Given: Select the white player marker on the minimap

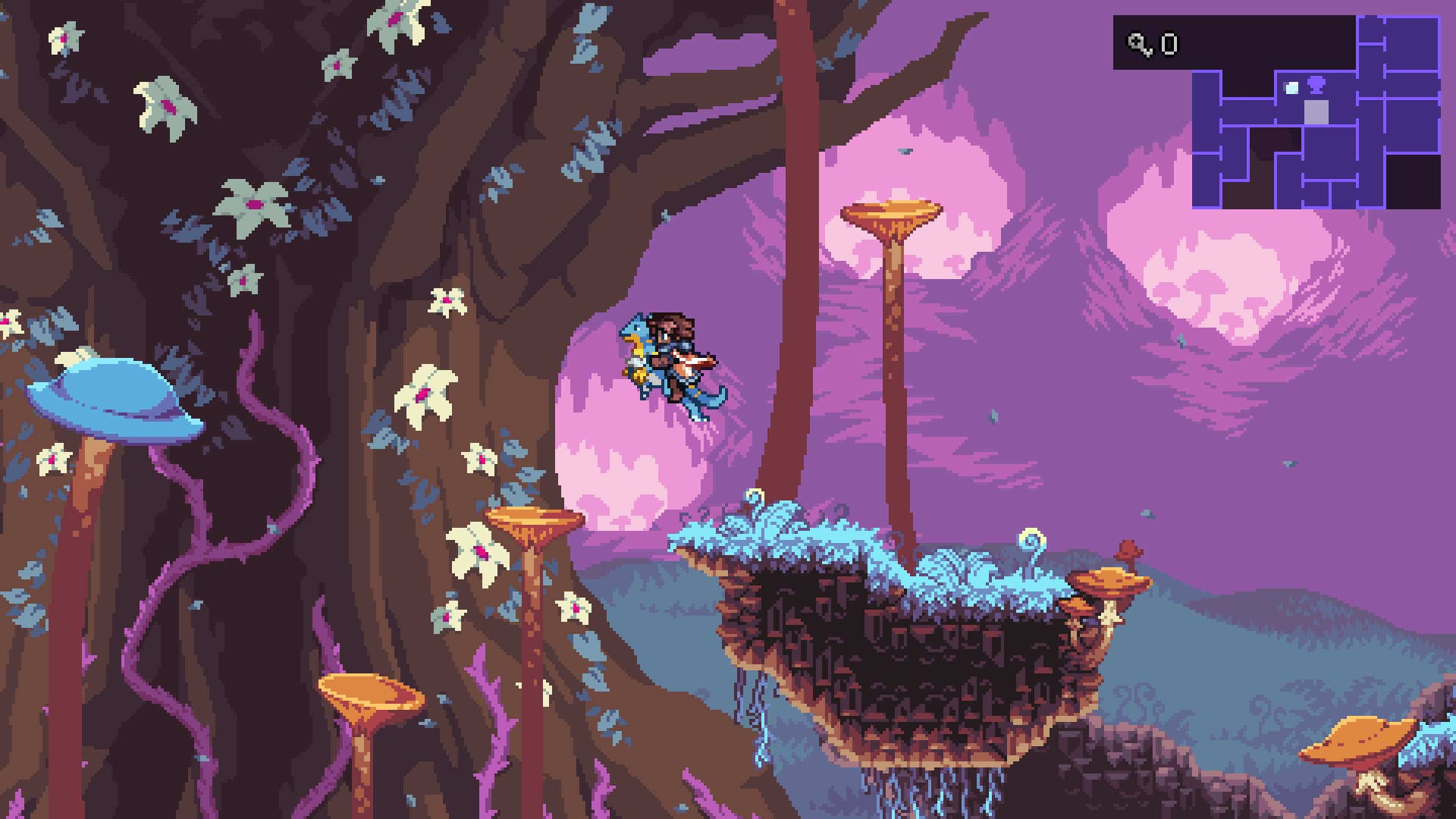Looking at the screenshot, I should (1292, 87).
